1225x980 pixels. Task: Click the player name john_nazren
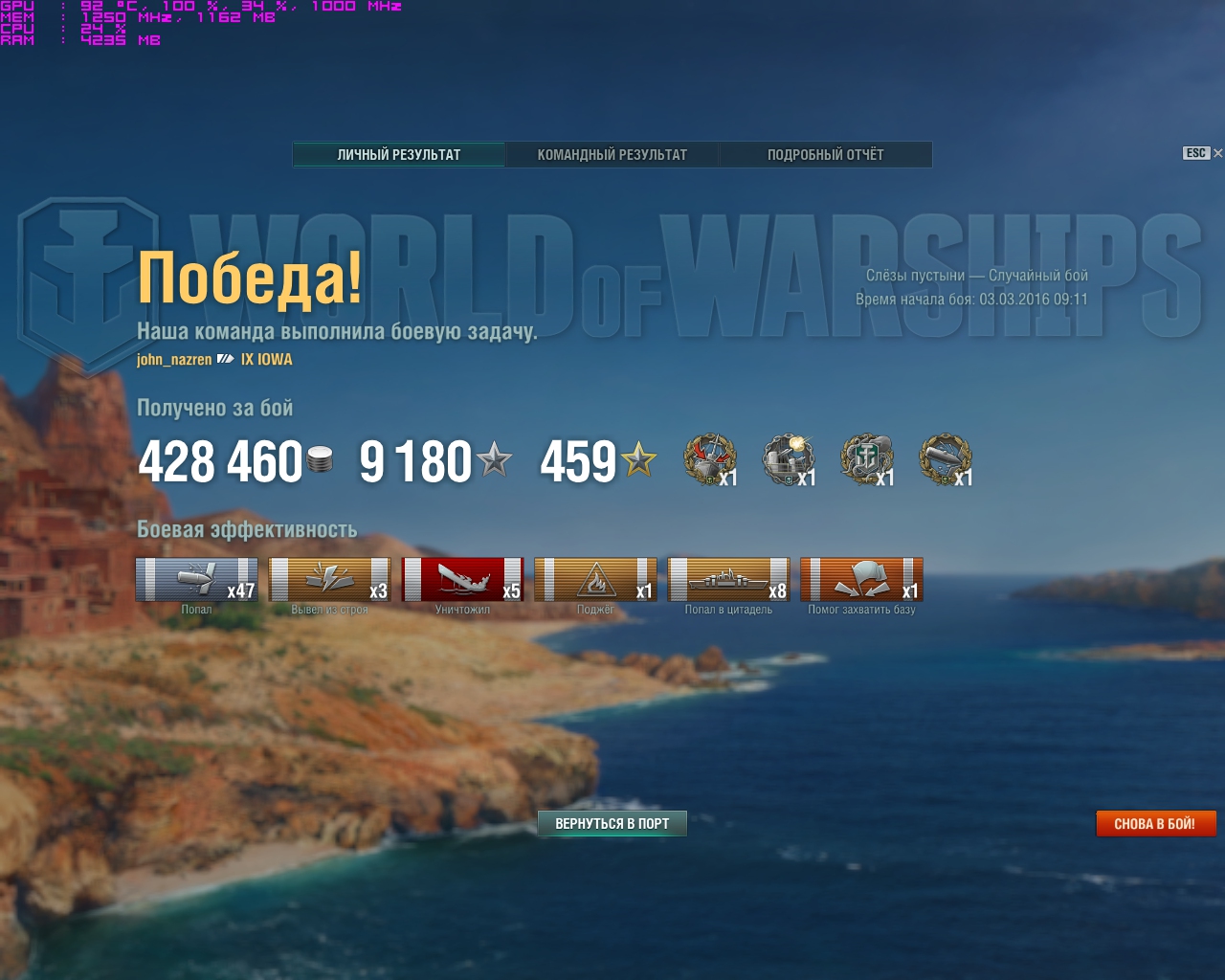pyautogui.click(x=174, y=360)
